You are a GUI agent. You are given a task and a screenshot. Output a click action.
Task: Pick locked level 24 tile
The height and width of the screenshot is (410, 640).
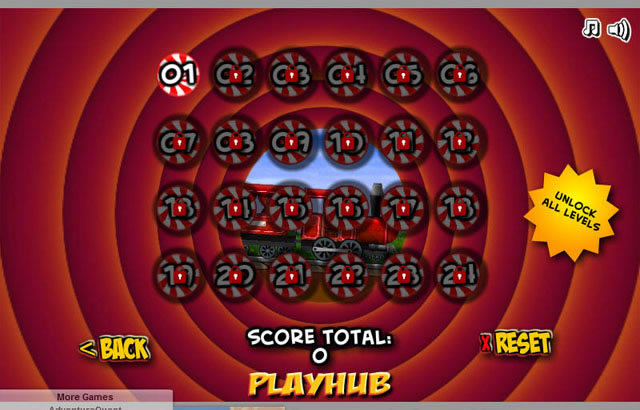pos(458,272)
